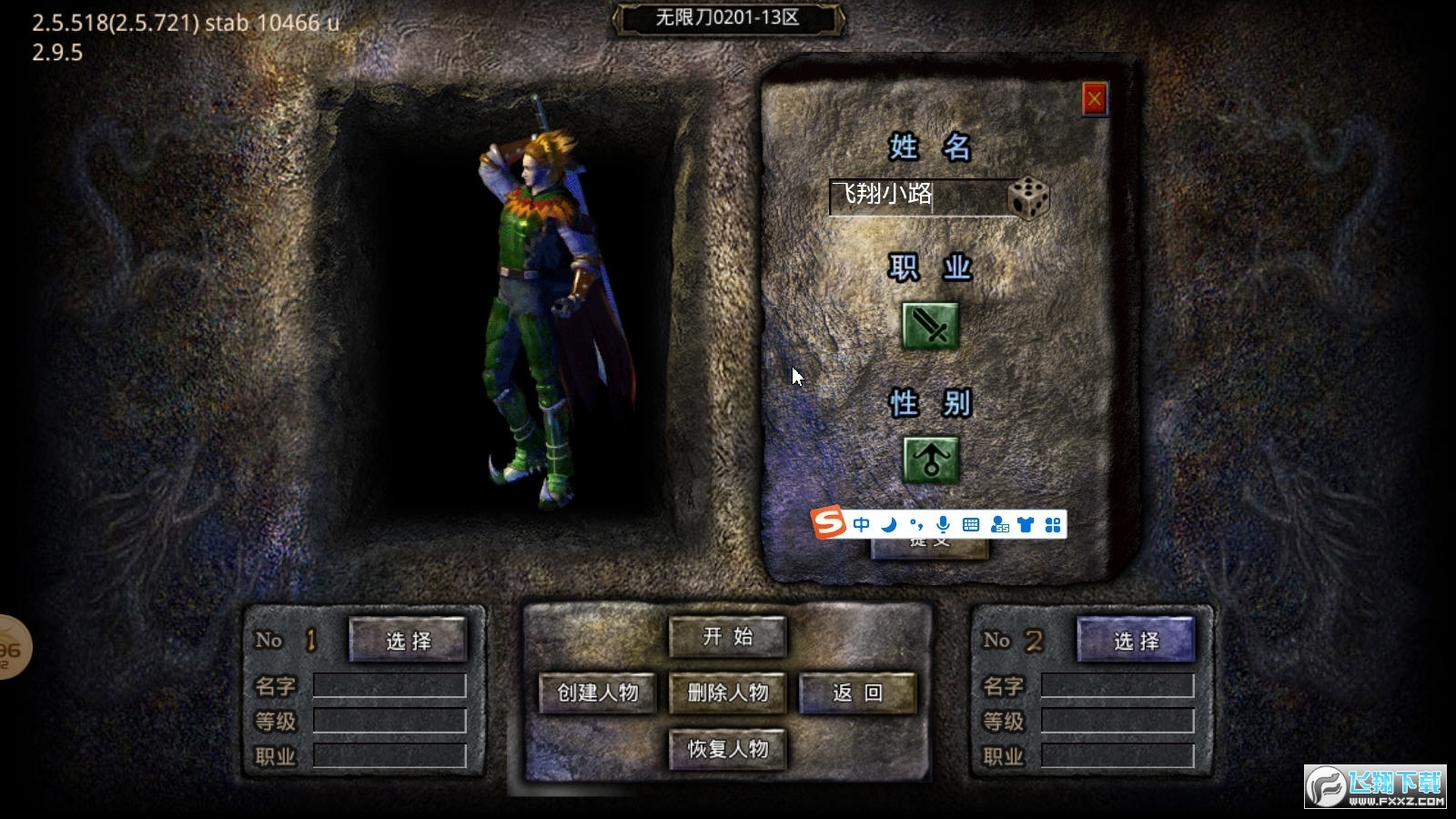Viewport: 1456px width, 819px height.
Task: Close the character creation panel
Action: (x=1094, y=98)
